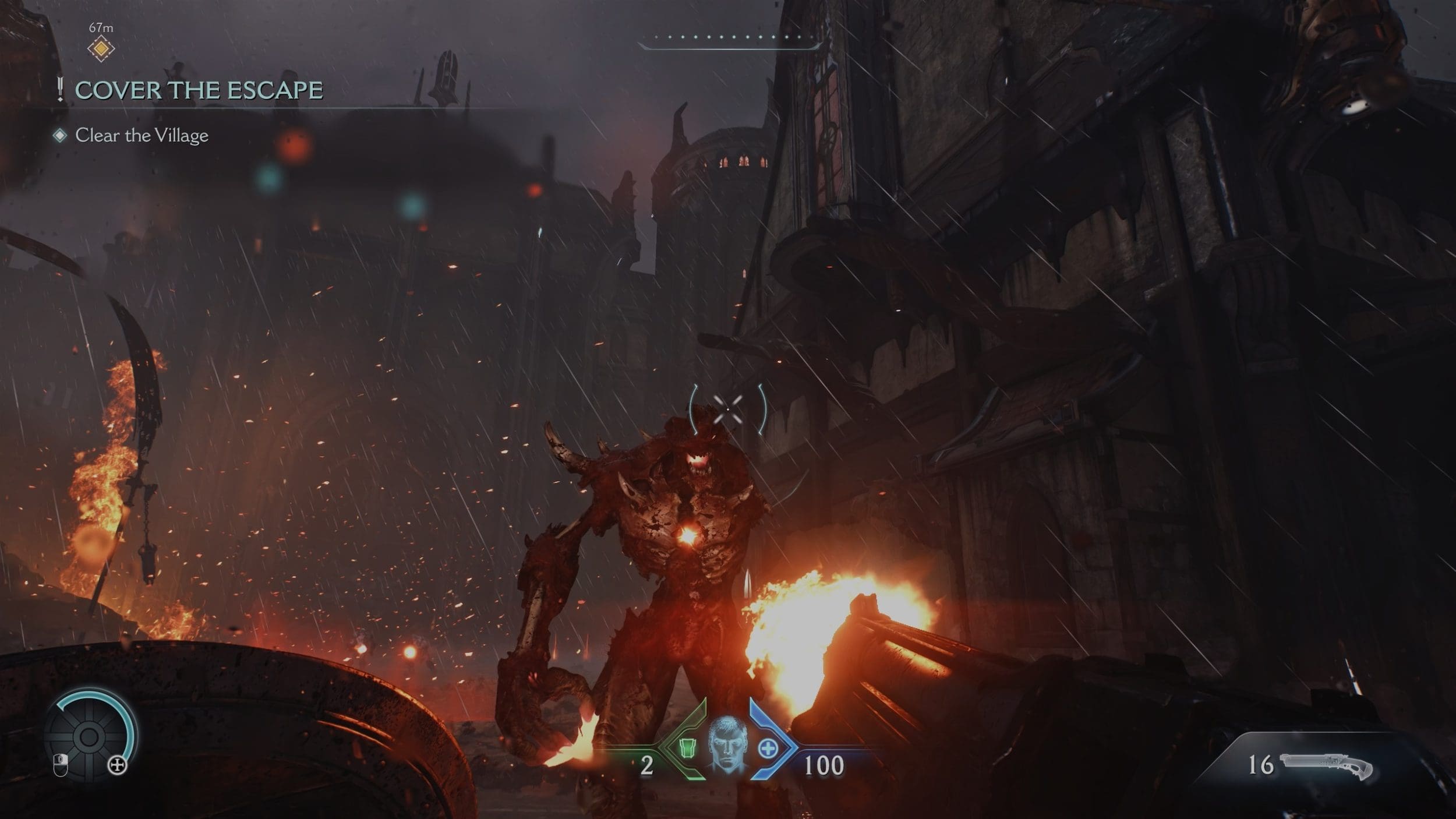Click the shotgun weapon icon
The image size is (1456, 819).
[1326, 766]
